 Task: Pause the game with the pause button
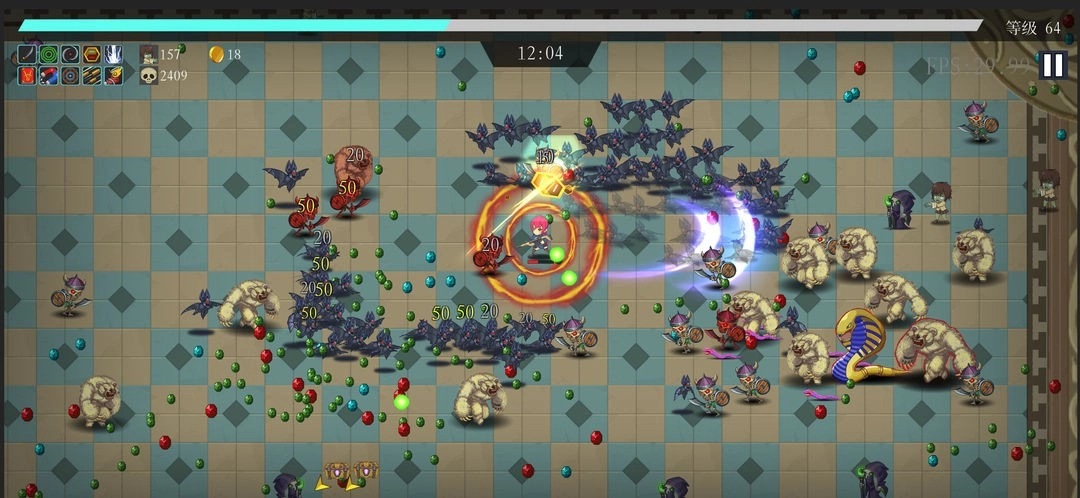(1052, 65)
